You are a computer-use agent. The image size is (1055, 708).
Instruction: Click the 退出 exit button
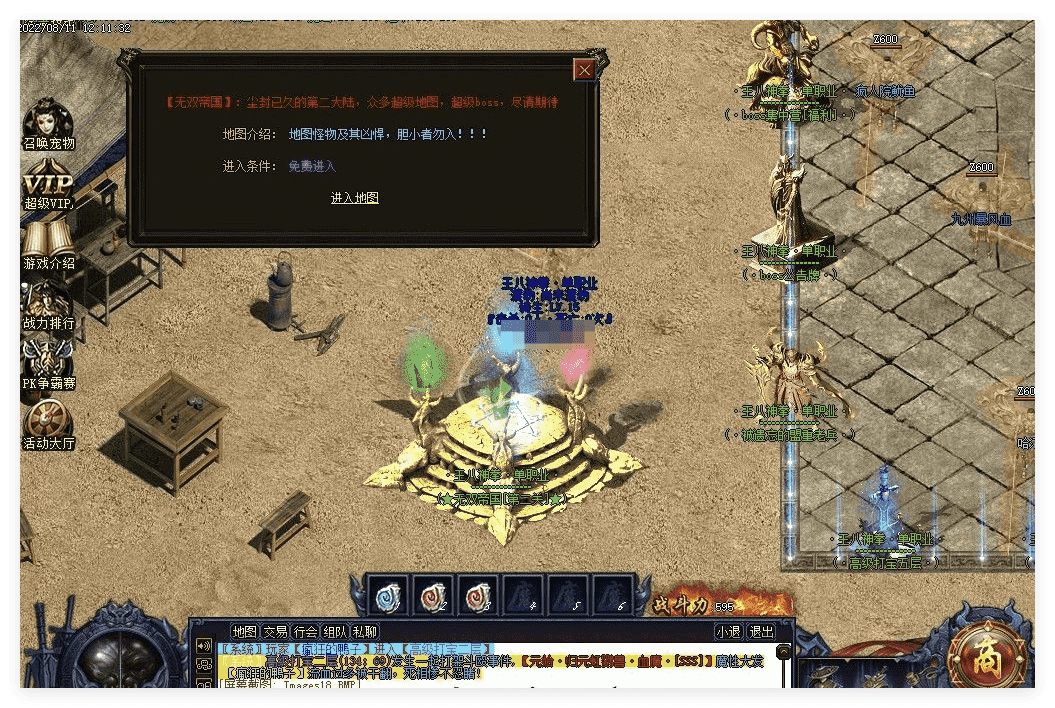tap(761, 632)
